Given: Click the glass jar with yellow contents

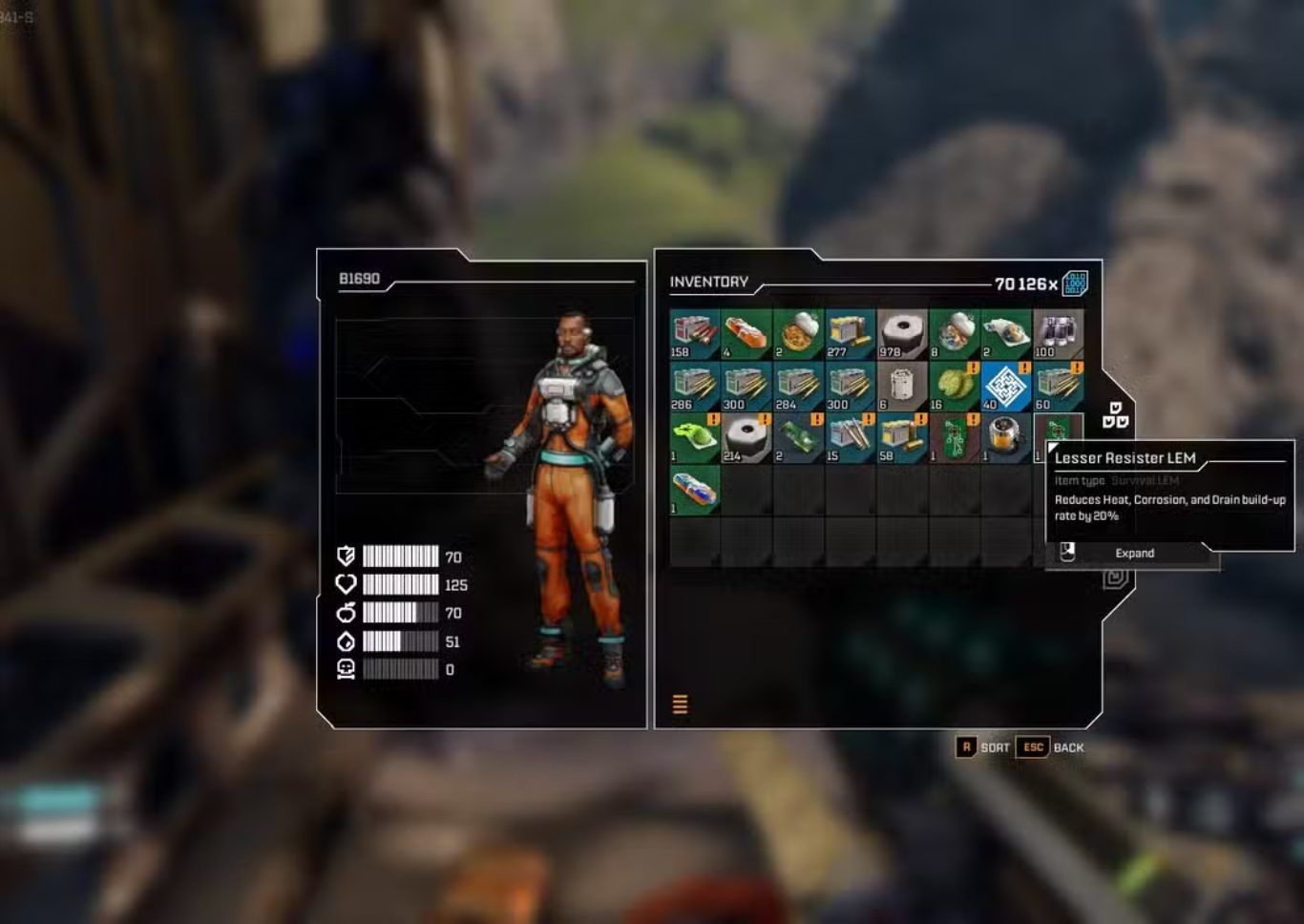Looking at the screenshot, I should coord(1005,438).
